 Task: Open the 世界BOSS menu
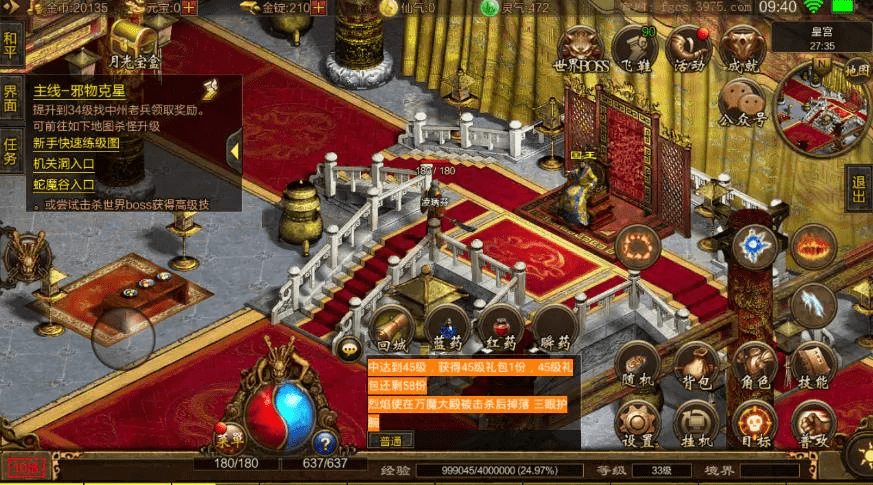pos(582,48)
